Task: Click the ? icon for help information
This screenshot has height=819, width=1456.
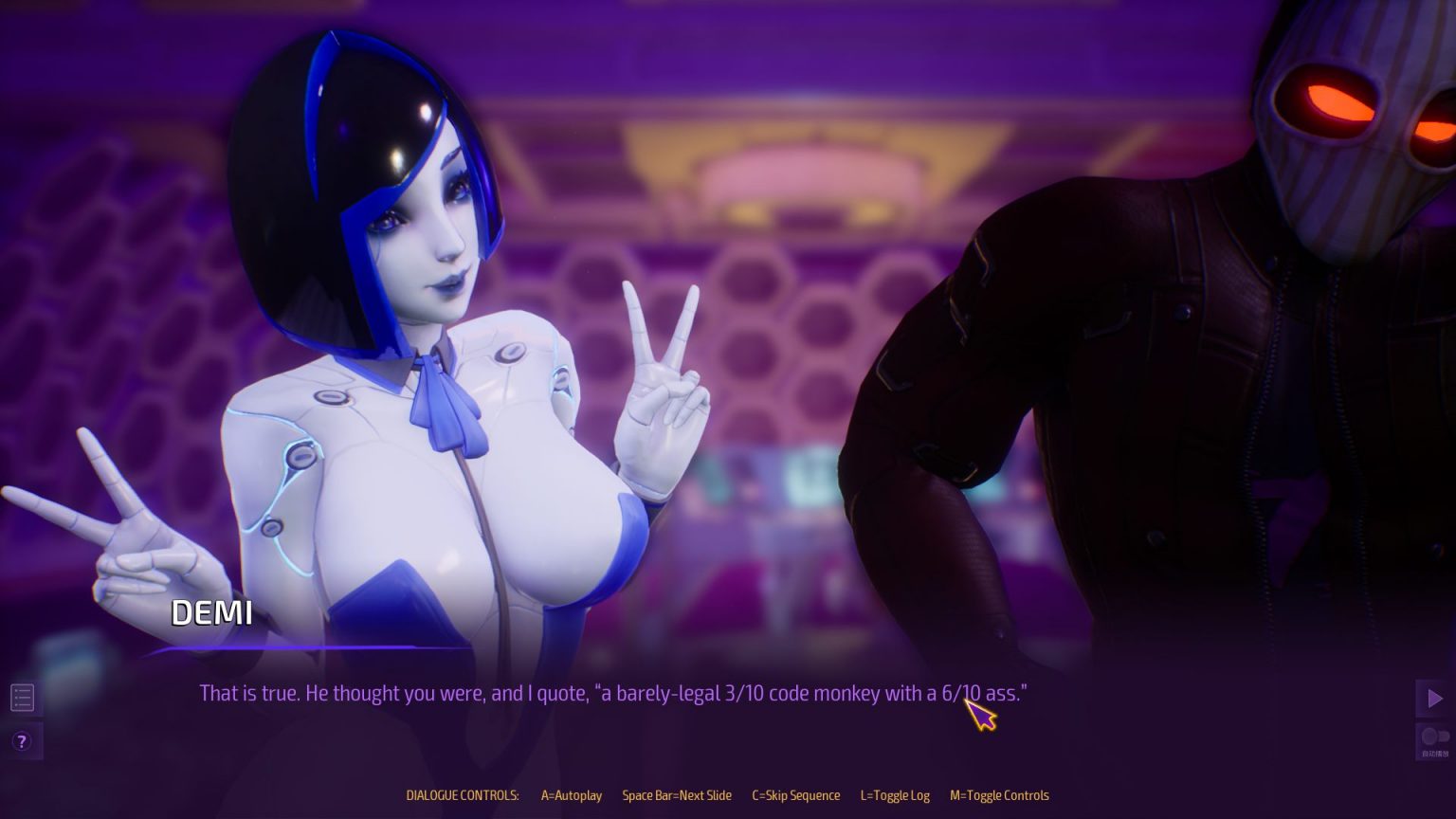Action: (x=22, y=742)
